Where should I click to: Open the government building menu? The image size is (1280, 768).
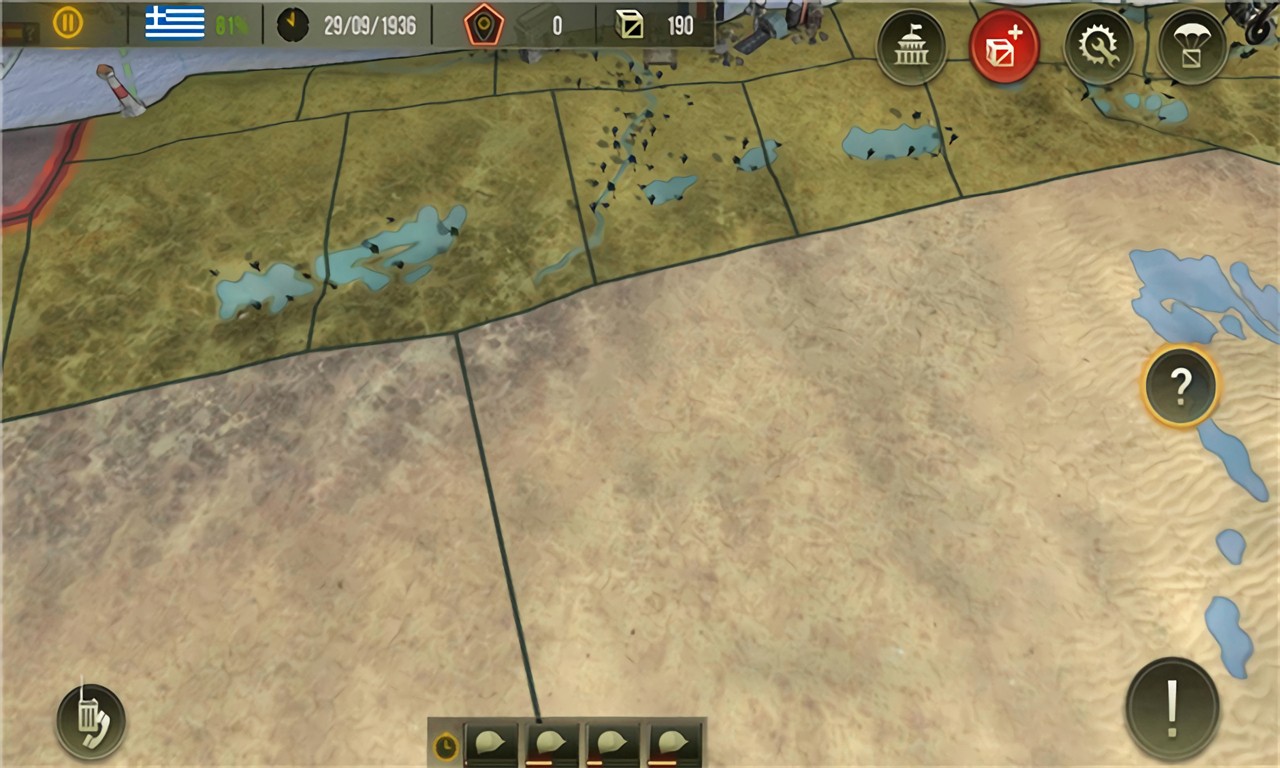911,47
